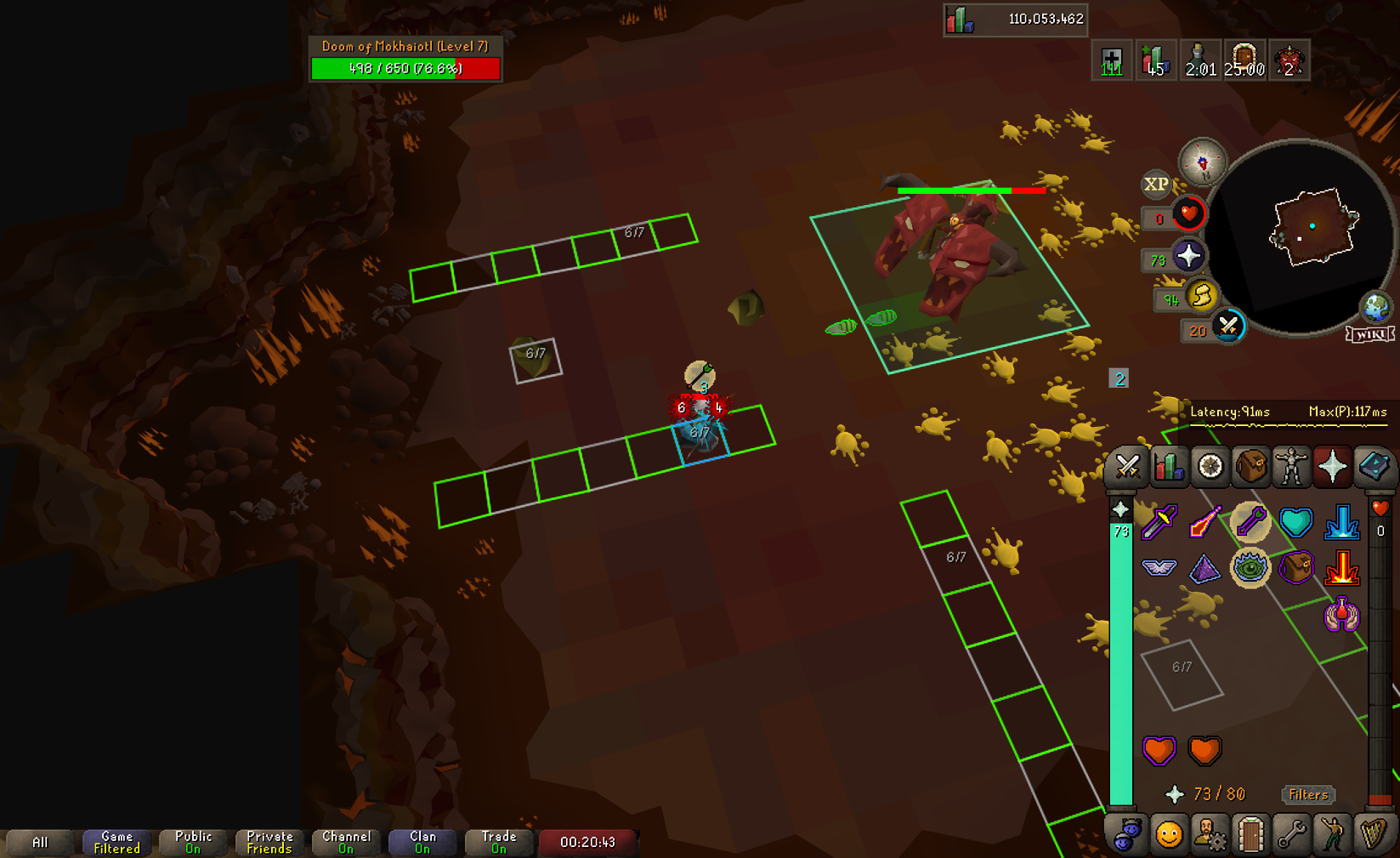Open the Logout door tab
The width and height of the screenshot is (1400, 858).
click(1251, 835)
